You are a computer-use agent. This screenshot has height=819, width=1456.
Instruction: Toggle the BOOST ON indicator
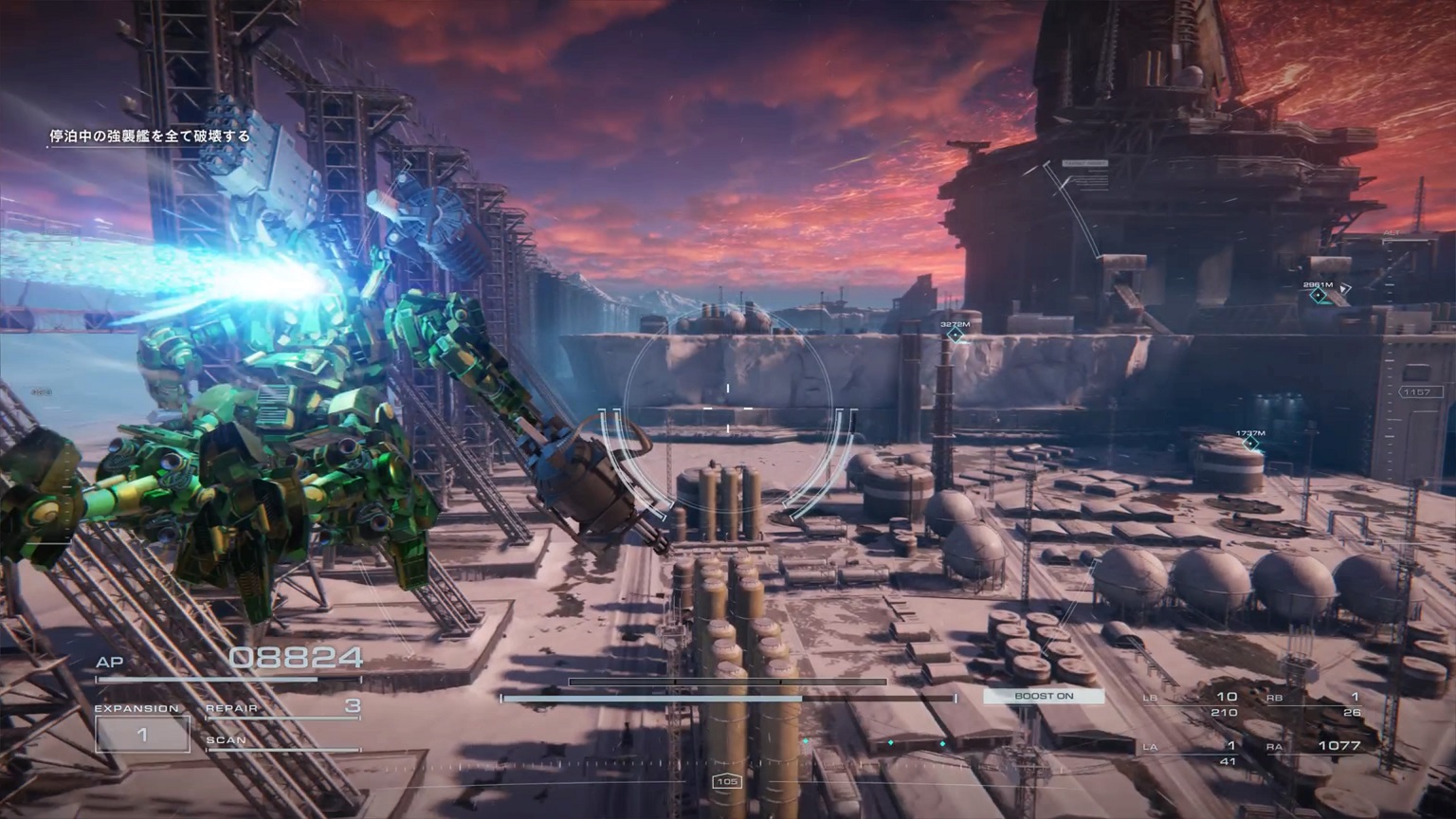coord(1044,696)
